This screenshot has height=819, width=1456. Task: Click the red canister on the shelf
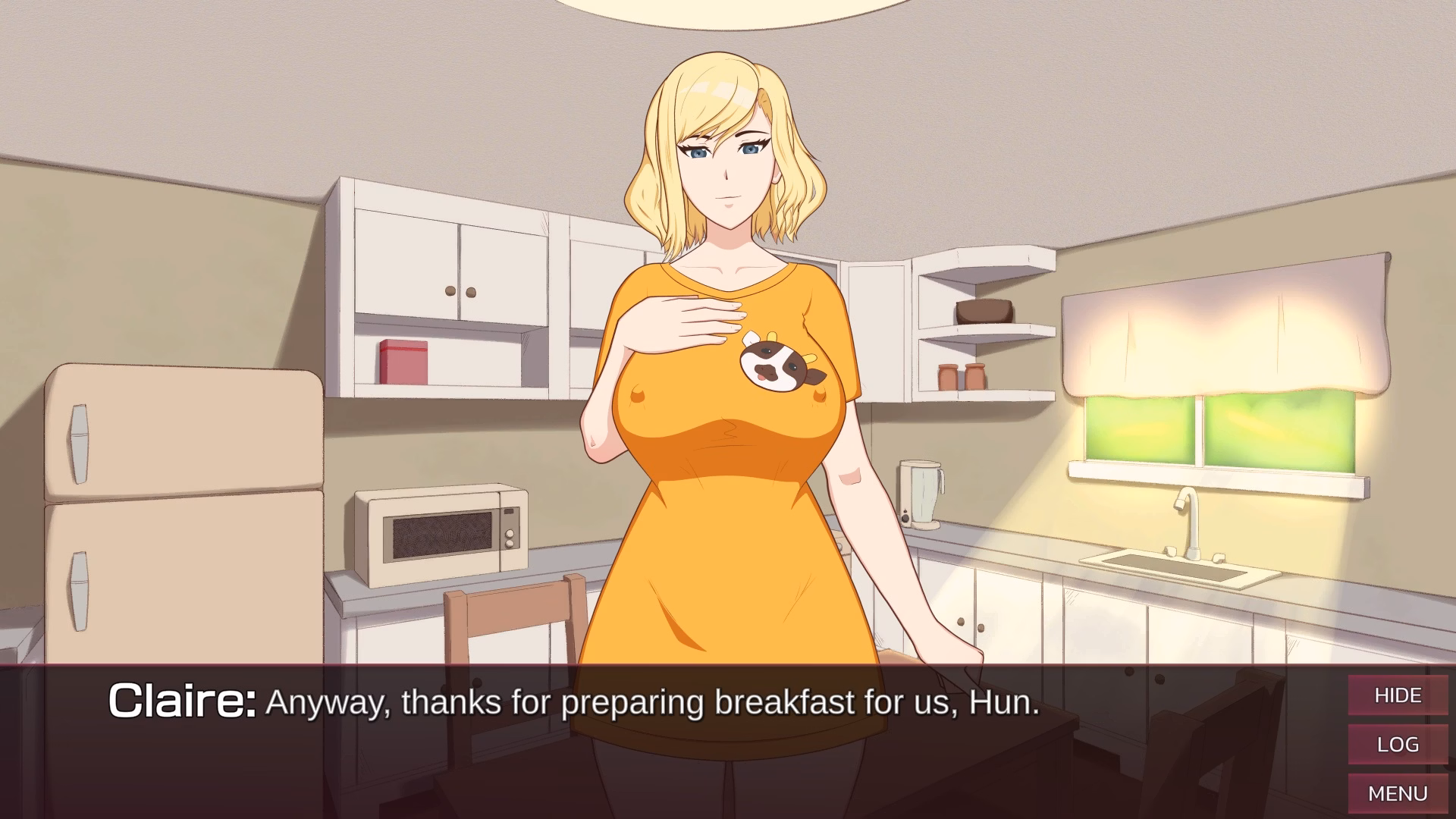pyautogui.click(x=404, y=362)
